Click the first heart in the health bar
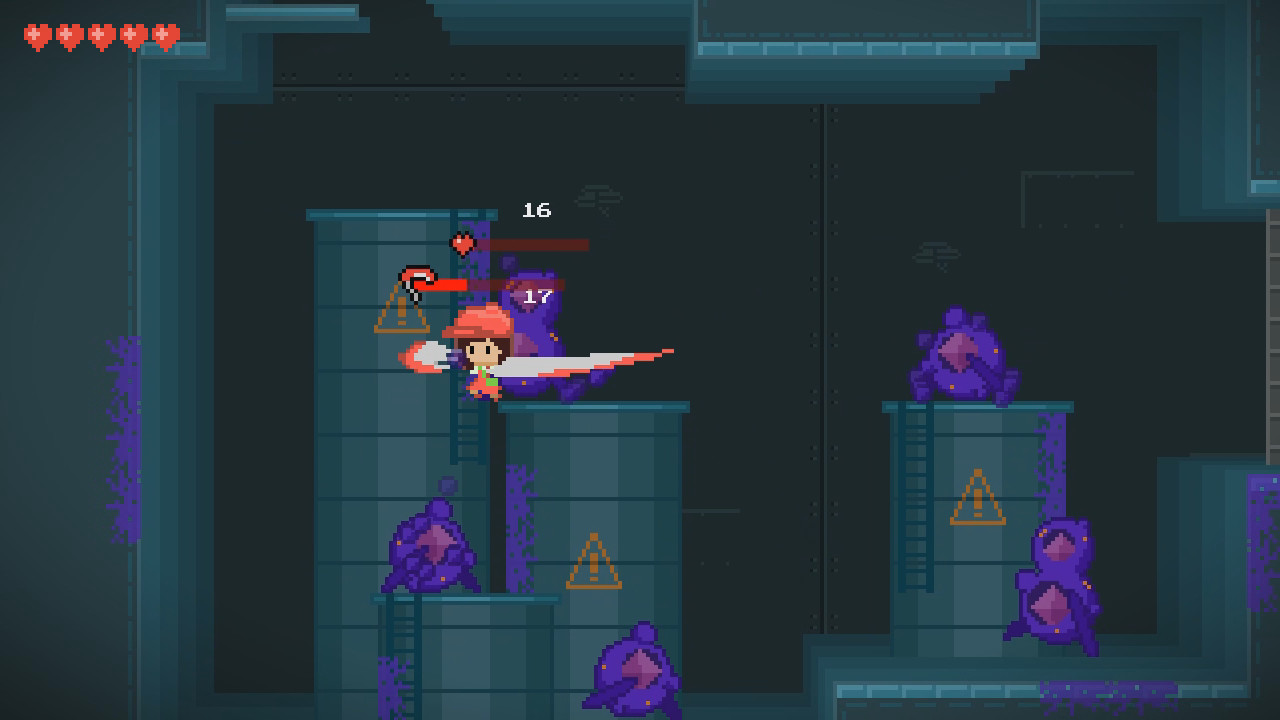 pos(37,33)
